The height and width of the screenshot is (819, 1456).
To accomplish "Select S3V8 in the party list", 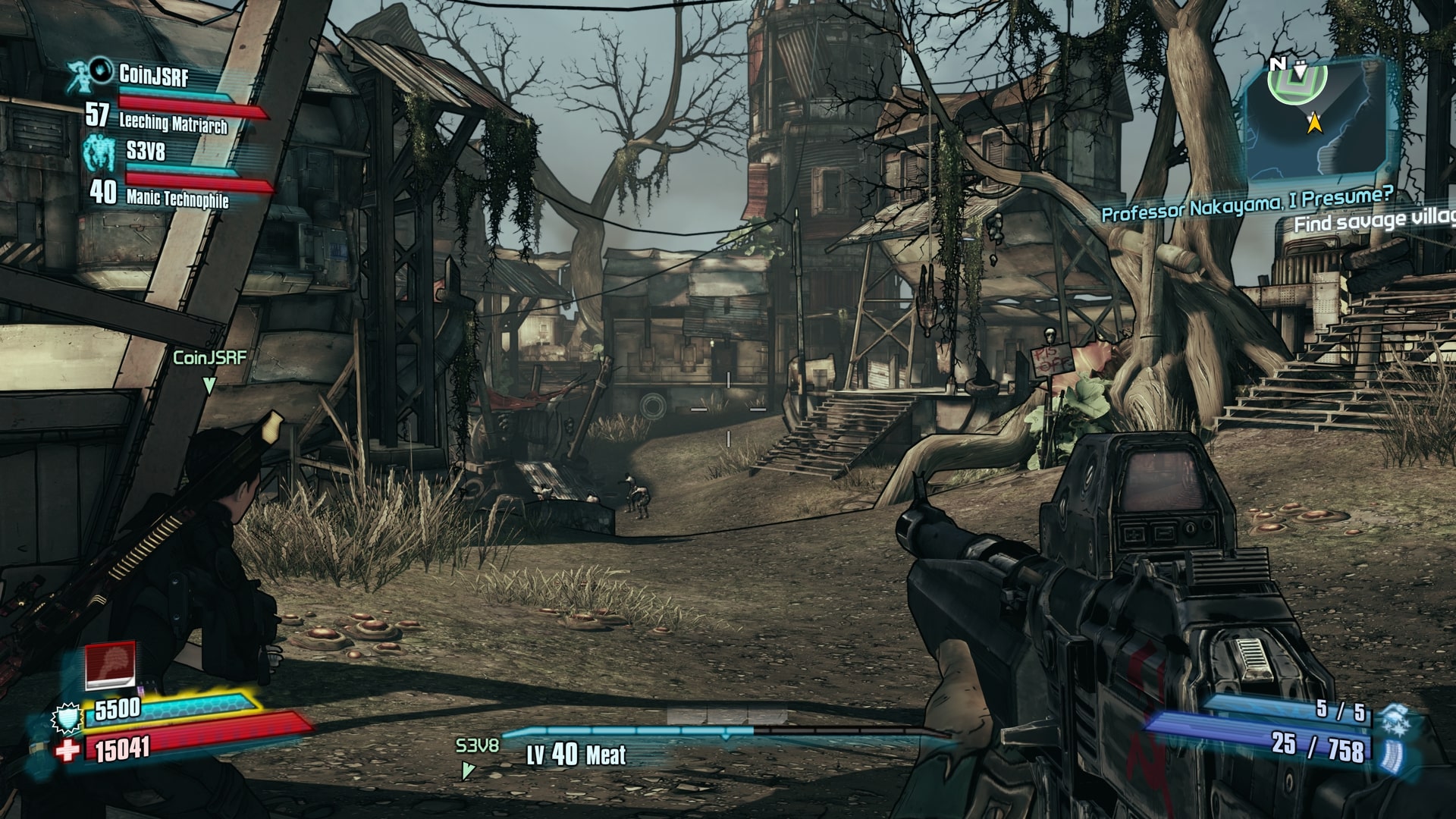I will [146, 152].
